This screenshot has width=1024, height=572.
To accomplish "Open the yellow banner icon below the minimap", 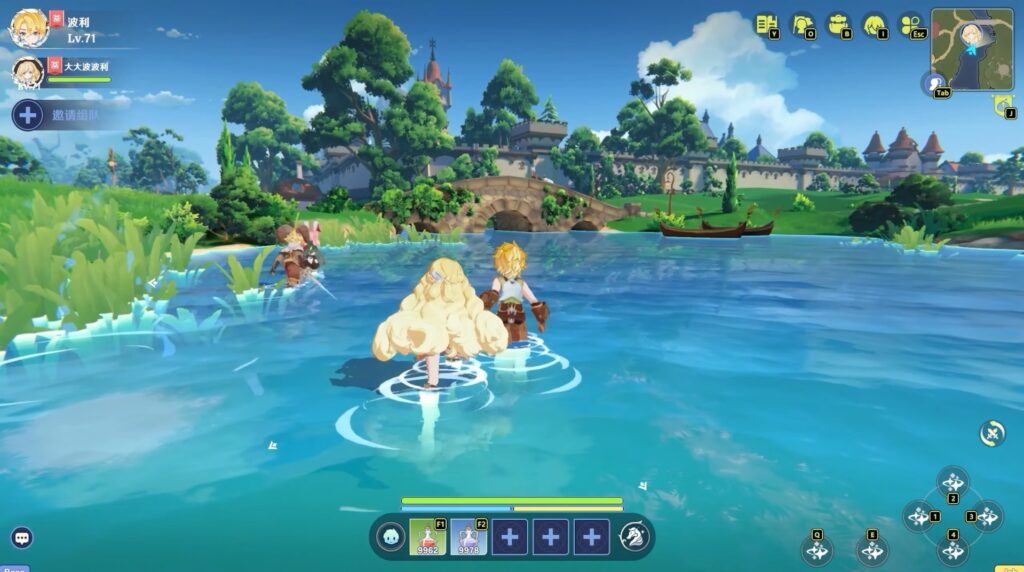I will (x=1003, y=105).
